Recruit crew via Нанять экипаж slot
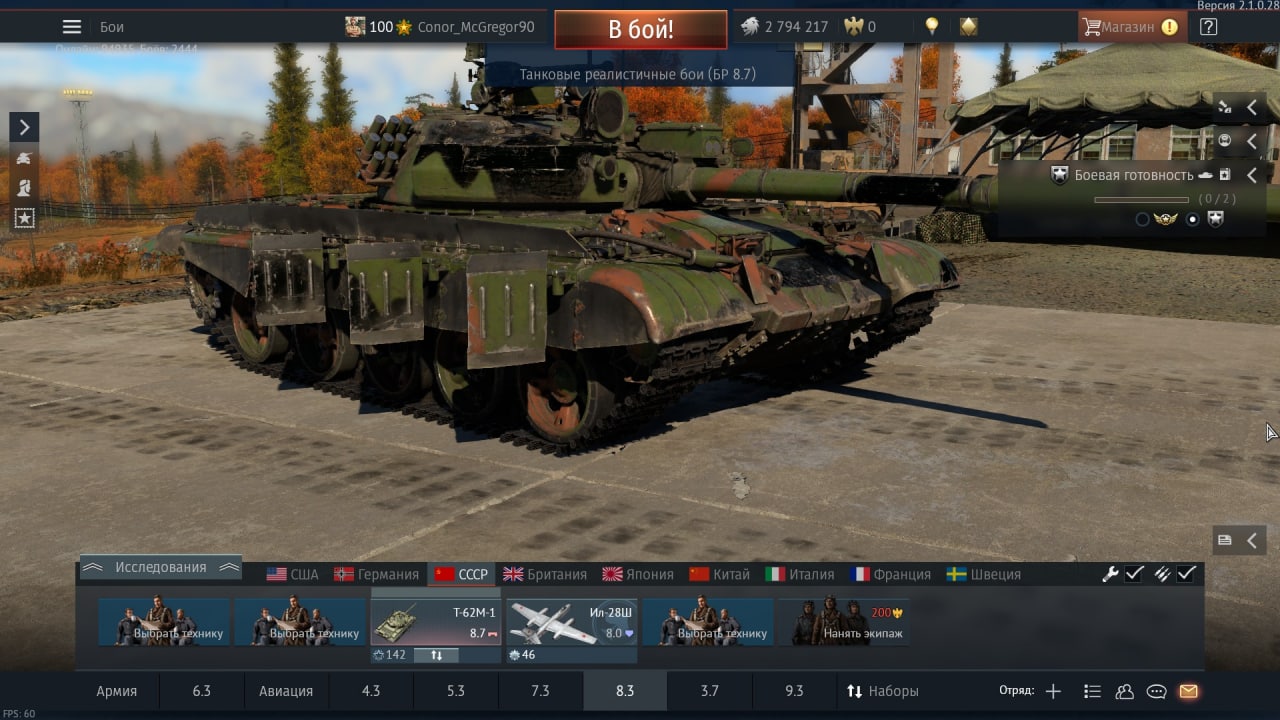 [844, 622]
